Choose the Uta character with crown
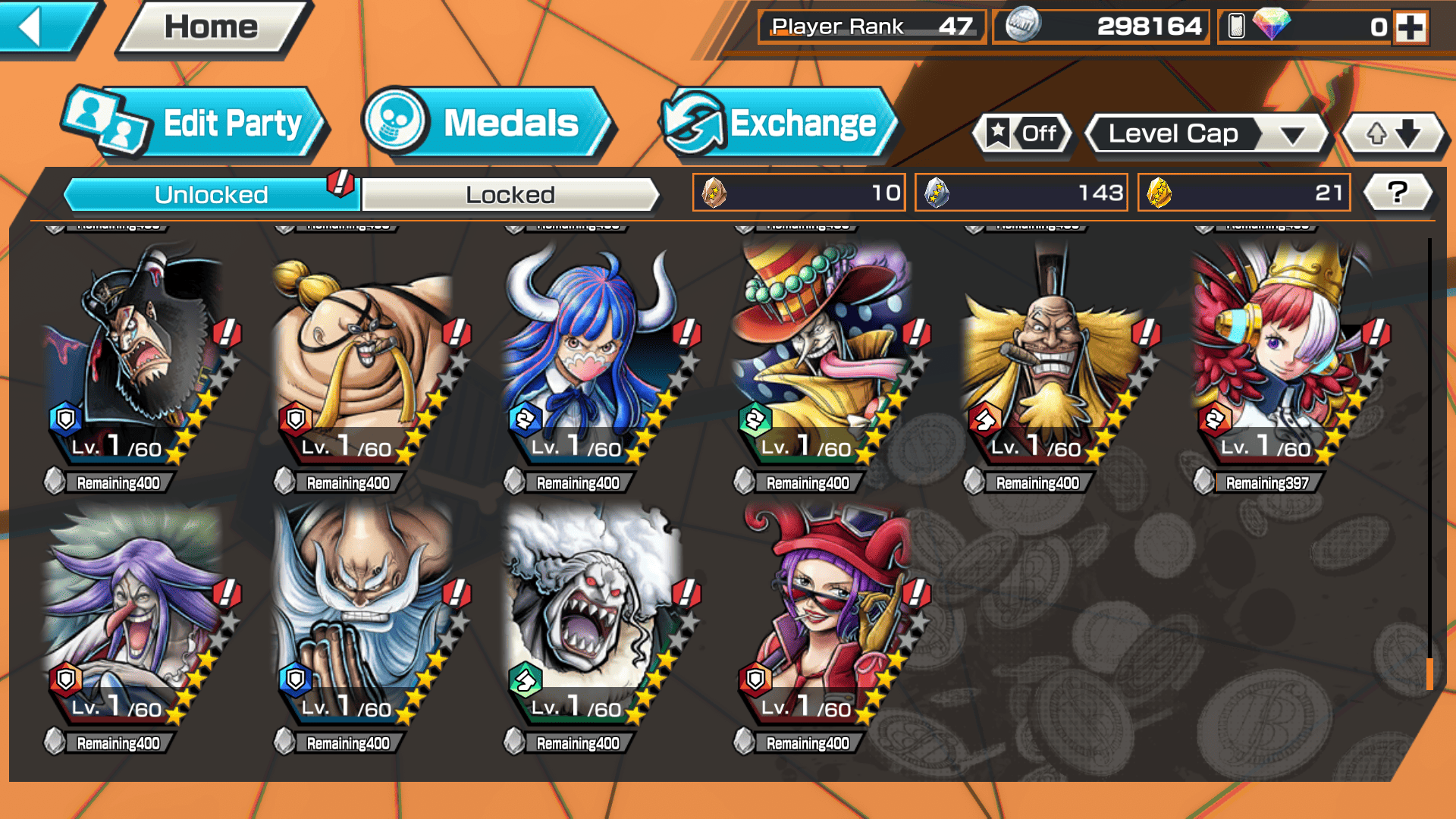 tap(1285, 356)
